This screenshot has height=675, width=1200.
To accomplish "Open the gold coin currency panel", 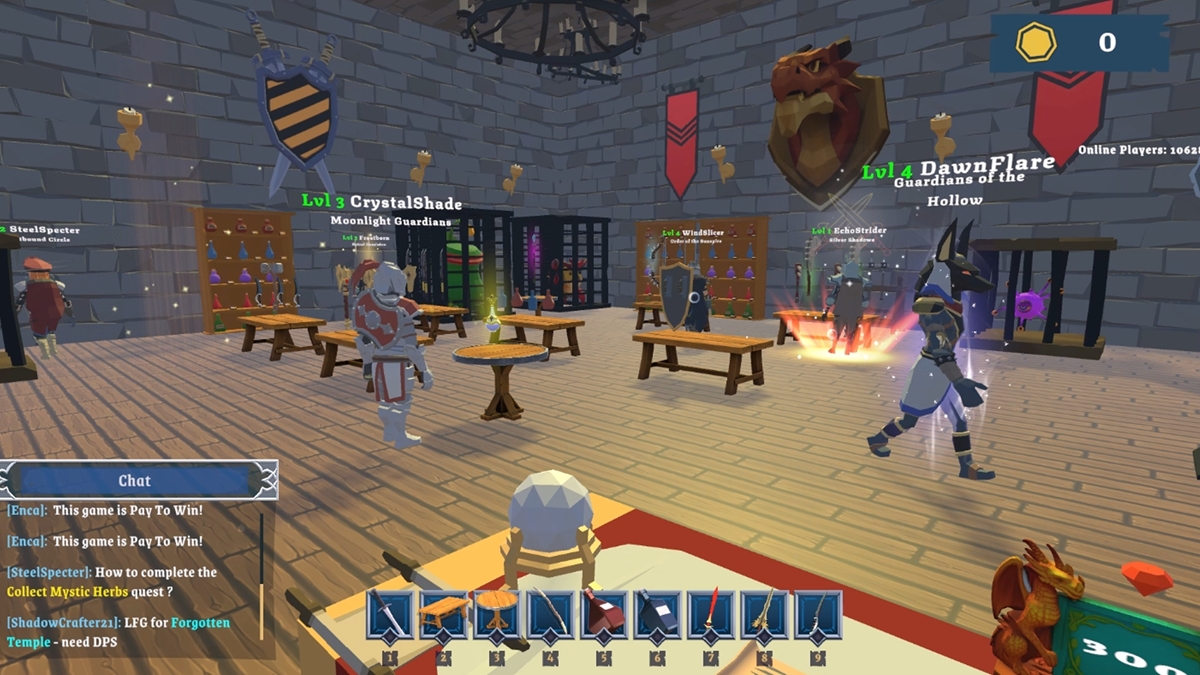I will (1078, 42).
